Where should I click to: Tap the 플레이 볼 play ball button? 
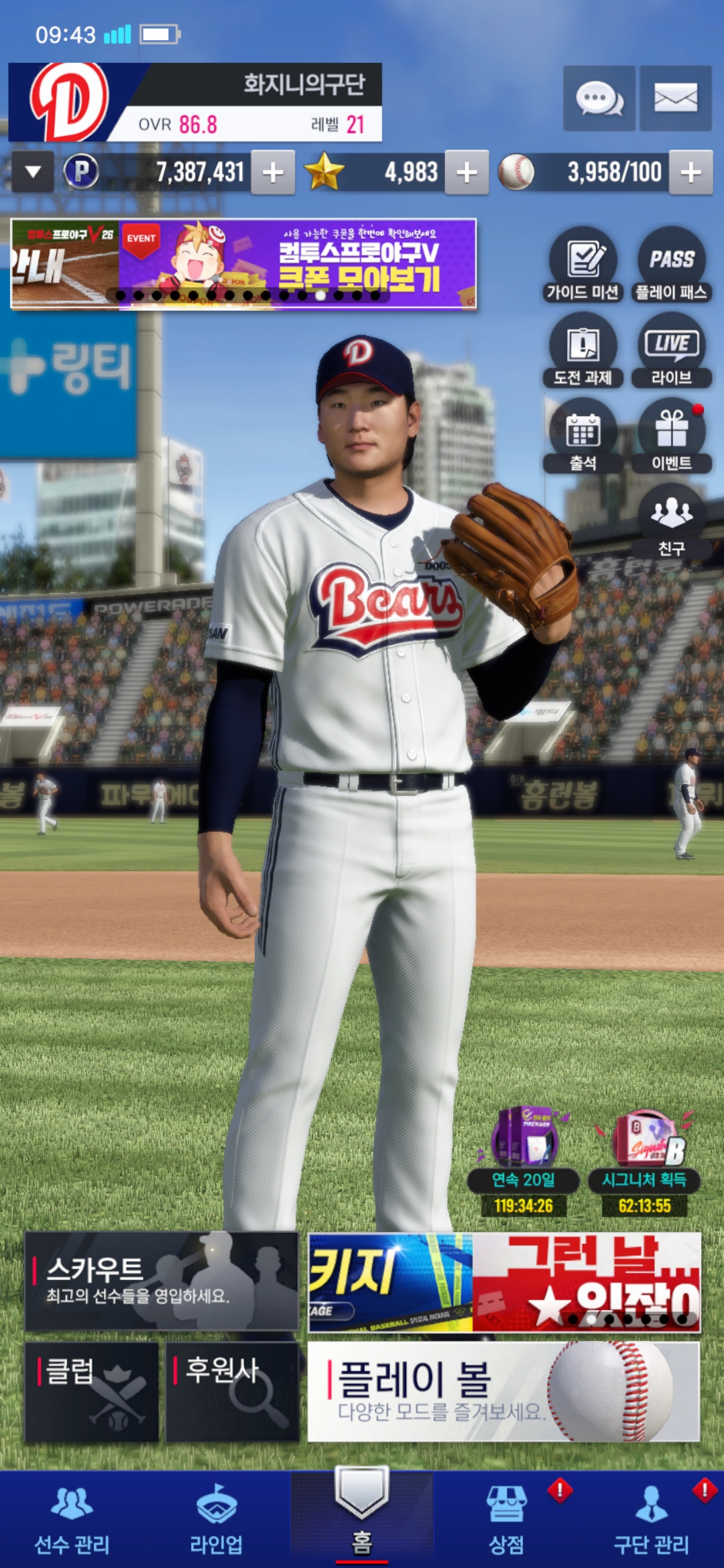coord(503,1391)
